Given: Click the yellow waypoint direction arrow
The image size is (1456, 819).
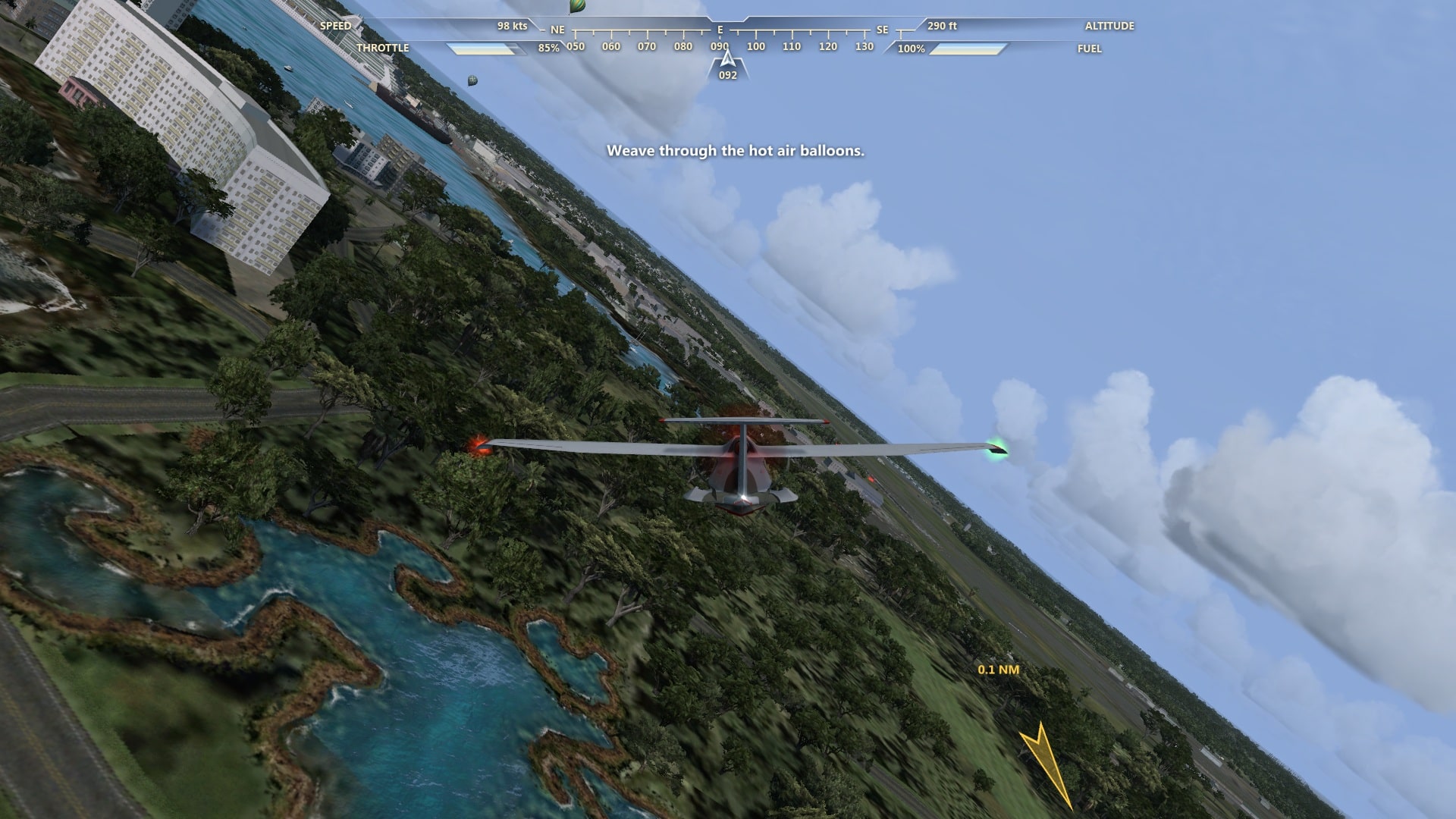Looking at the screenshot, I should click(x=1045, y=761).
